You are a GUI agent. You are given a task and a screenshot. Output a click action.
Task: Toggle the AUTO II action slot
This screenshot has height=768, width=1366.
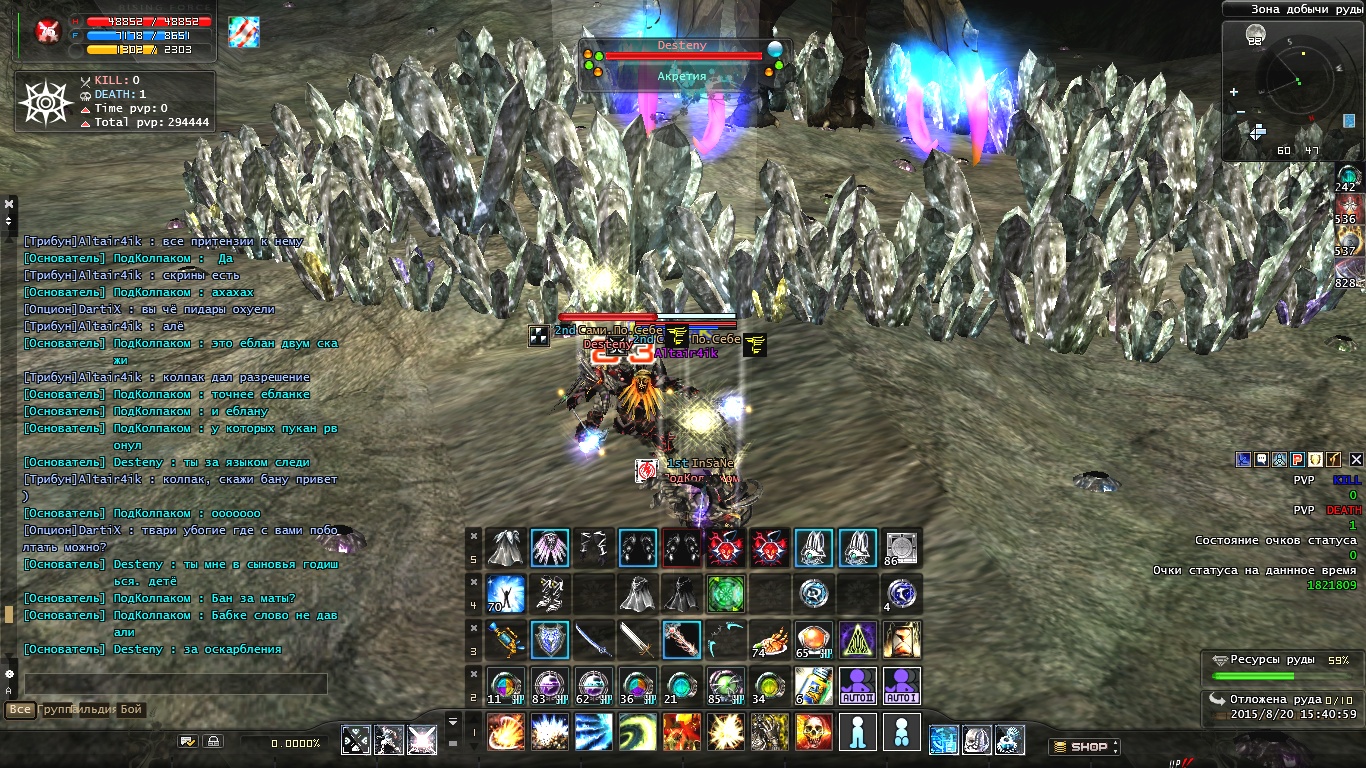pos(857,686)
